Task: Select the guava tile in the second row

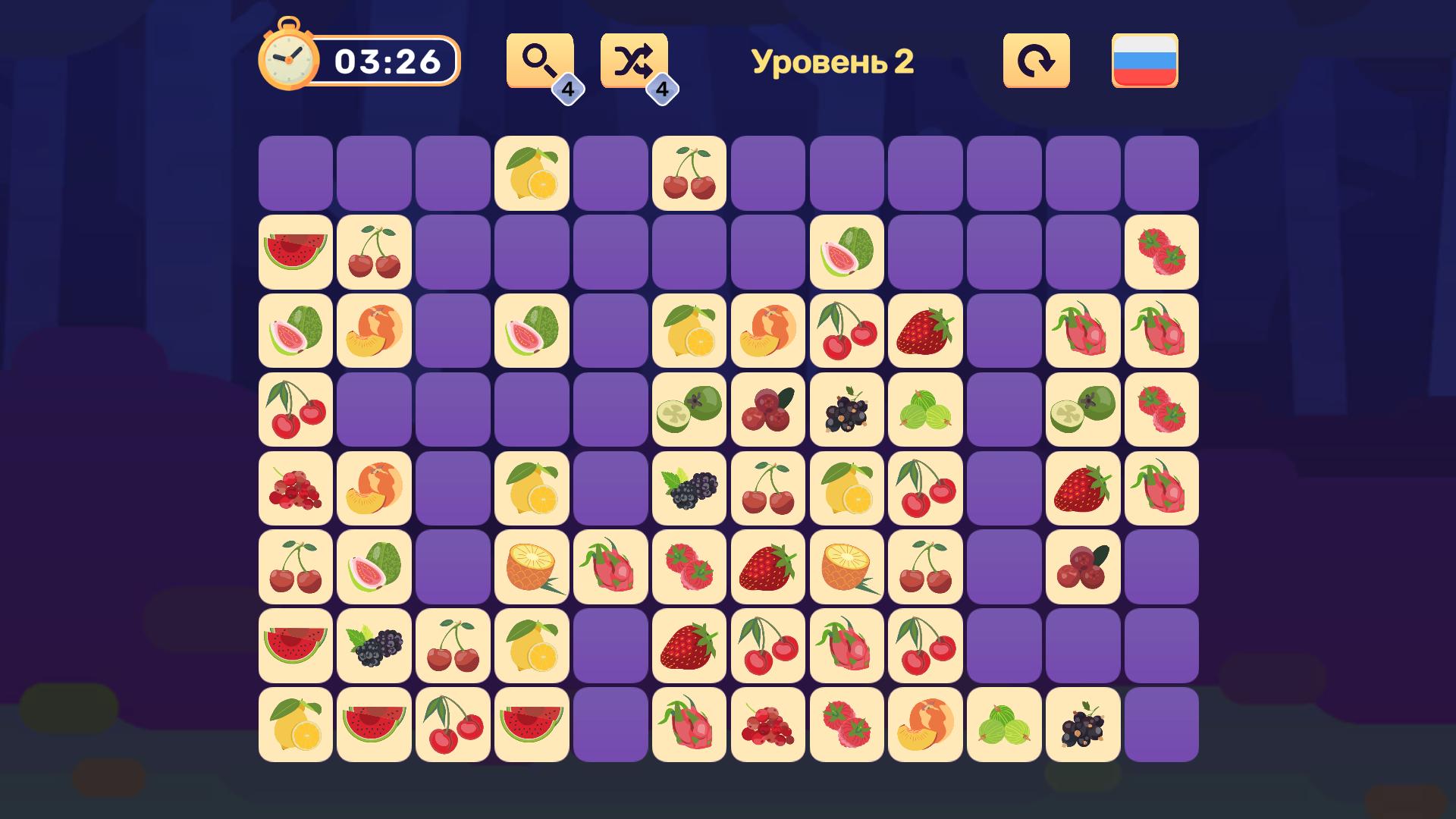Action: 846,253
